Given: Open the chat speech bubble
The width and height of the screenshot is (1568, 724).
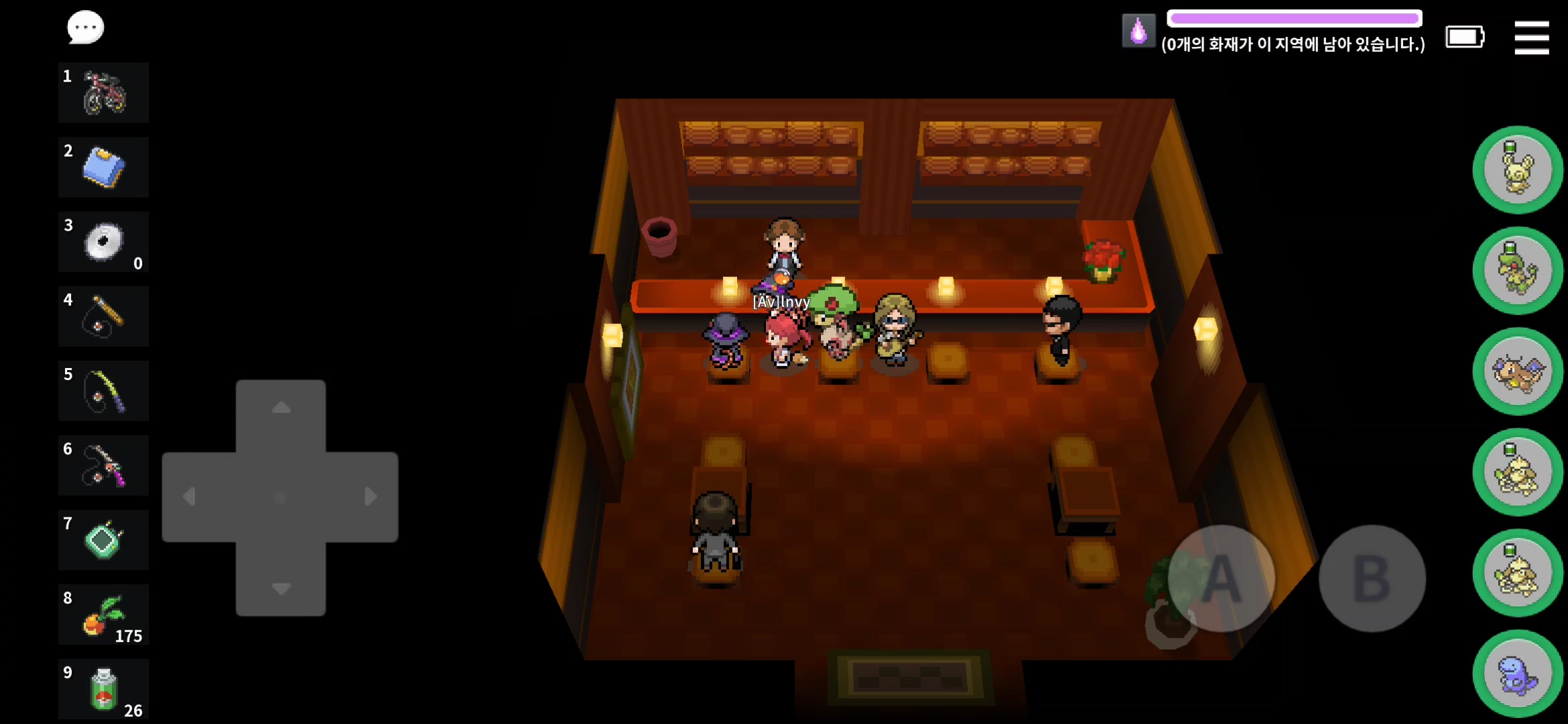Looking at the screenshot, I should tap(85, 28).
